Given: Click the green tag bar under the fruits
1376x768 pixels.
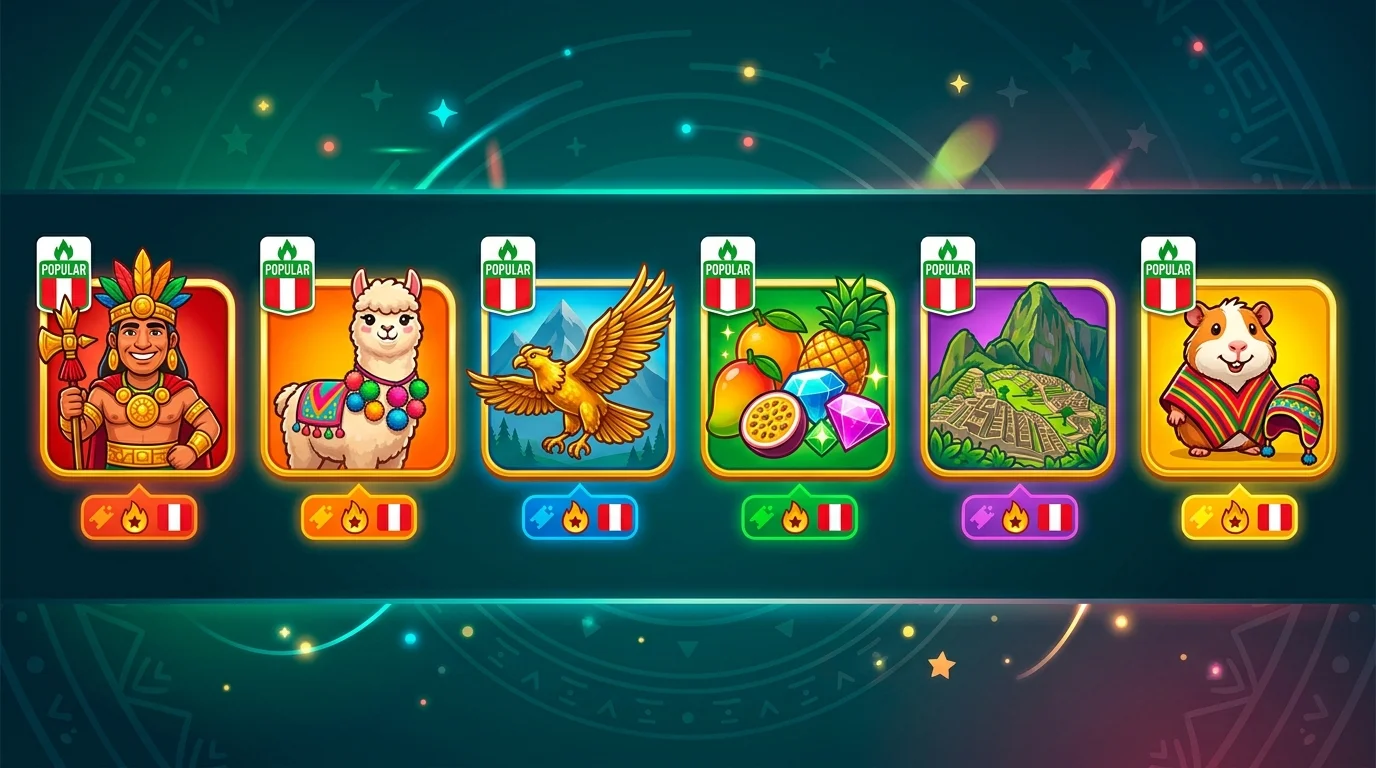Looking at the screenshot, I should coord(799,518).
